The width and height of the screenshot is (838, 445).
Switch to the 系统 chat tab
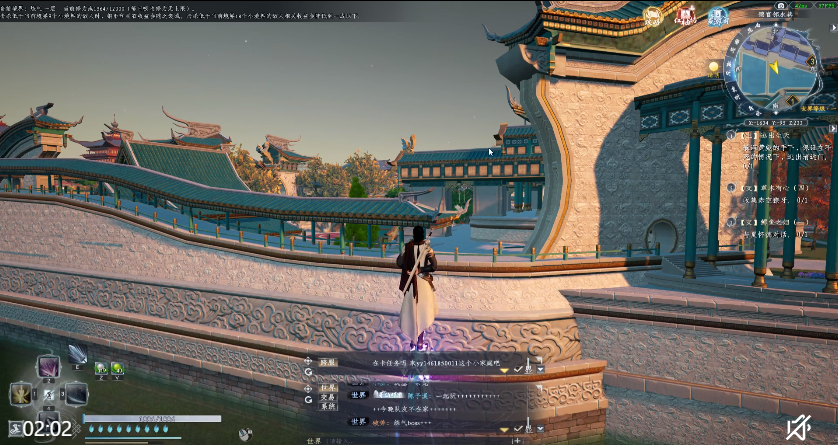tap(328, 406)
